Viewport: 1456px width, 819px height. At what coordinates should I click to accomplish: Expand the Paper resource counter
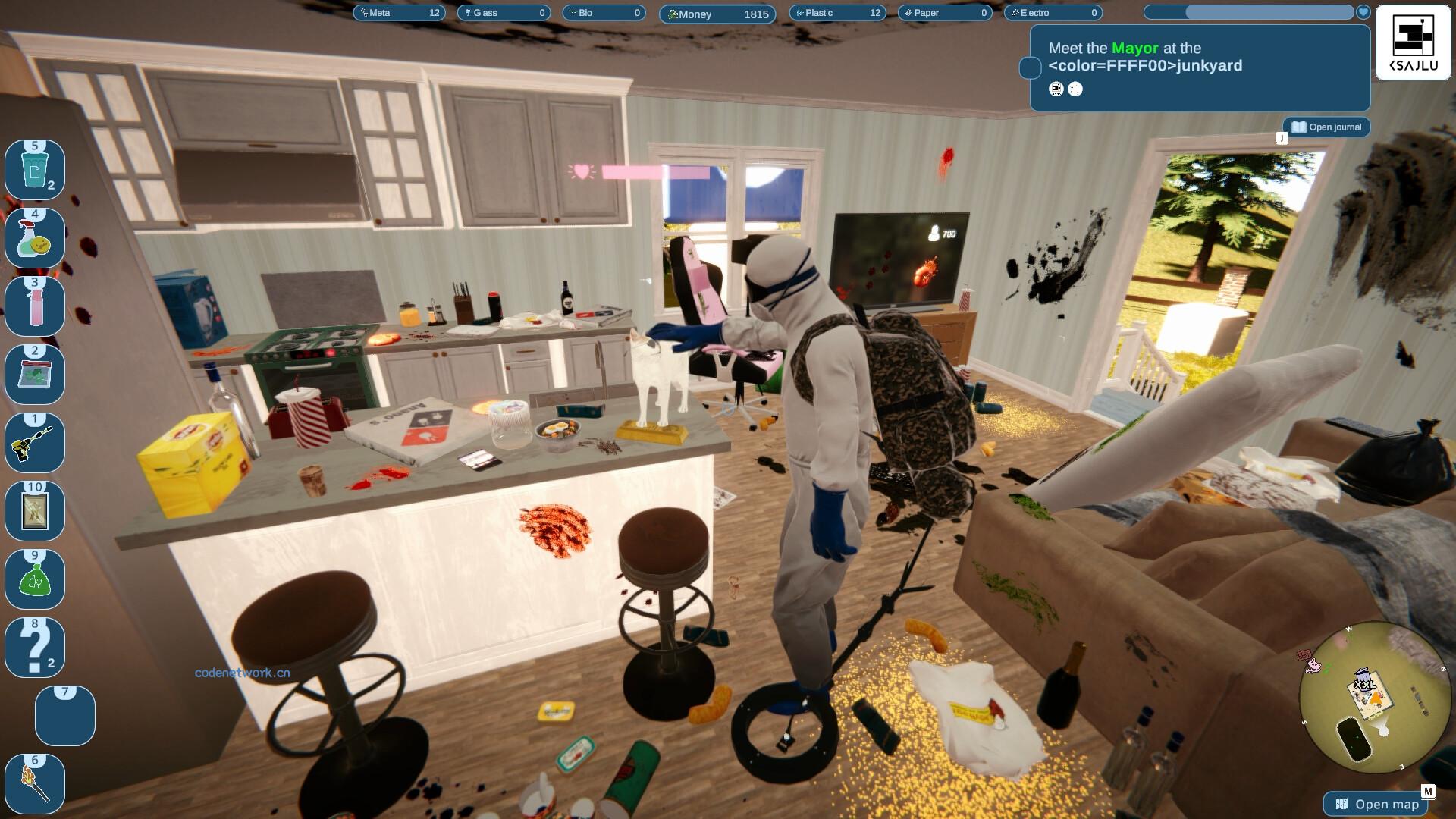coord(944,12)
